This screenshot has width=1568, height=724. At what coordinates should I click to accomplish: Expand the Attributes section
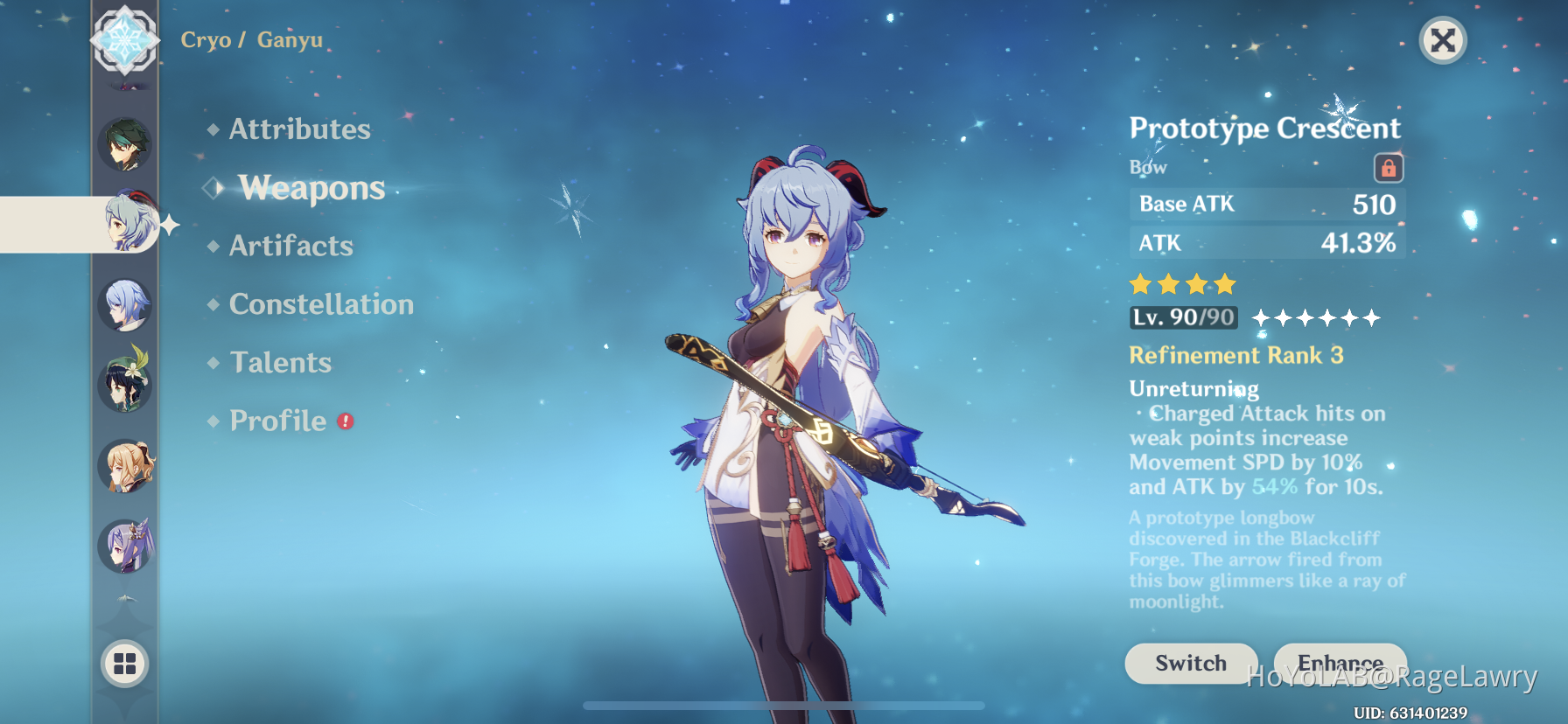[298, 129]
